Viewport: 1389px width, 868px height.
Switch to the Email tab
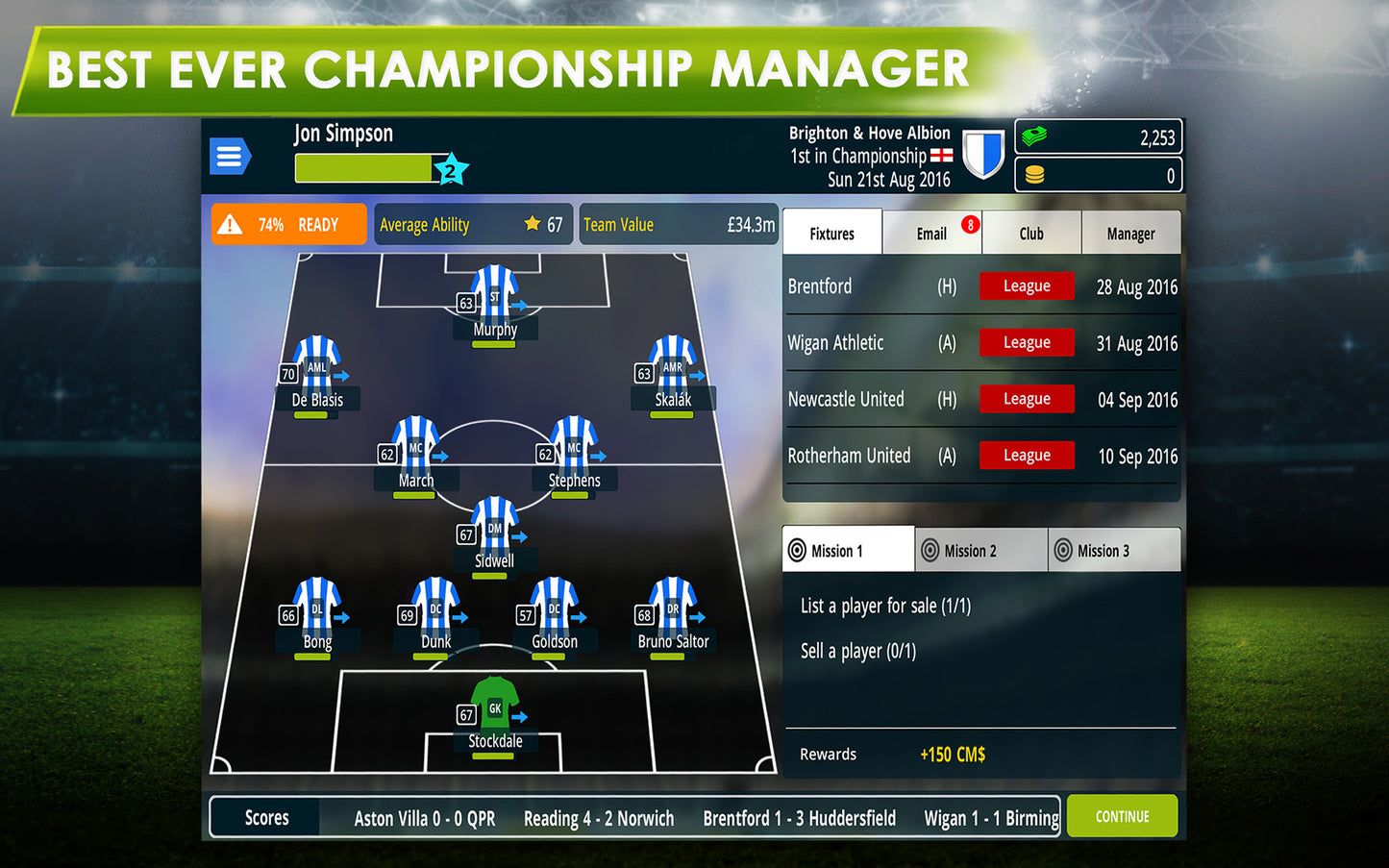point(931,234)
